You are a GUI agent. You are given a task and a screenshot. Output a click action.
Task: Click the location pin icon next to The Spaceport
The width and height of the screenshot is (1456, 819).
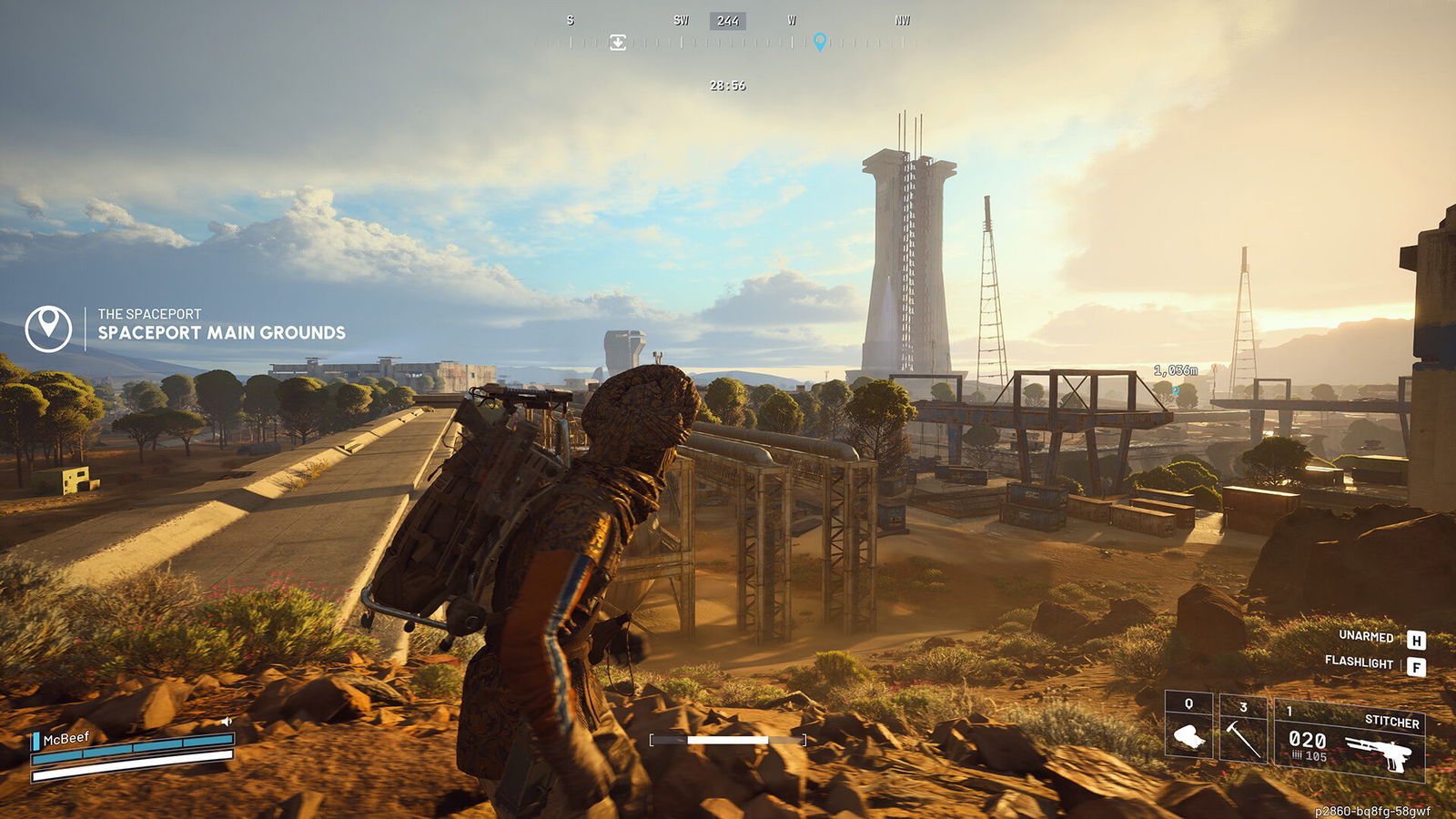click(50, 328)
